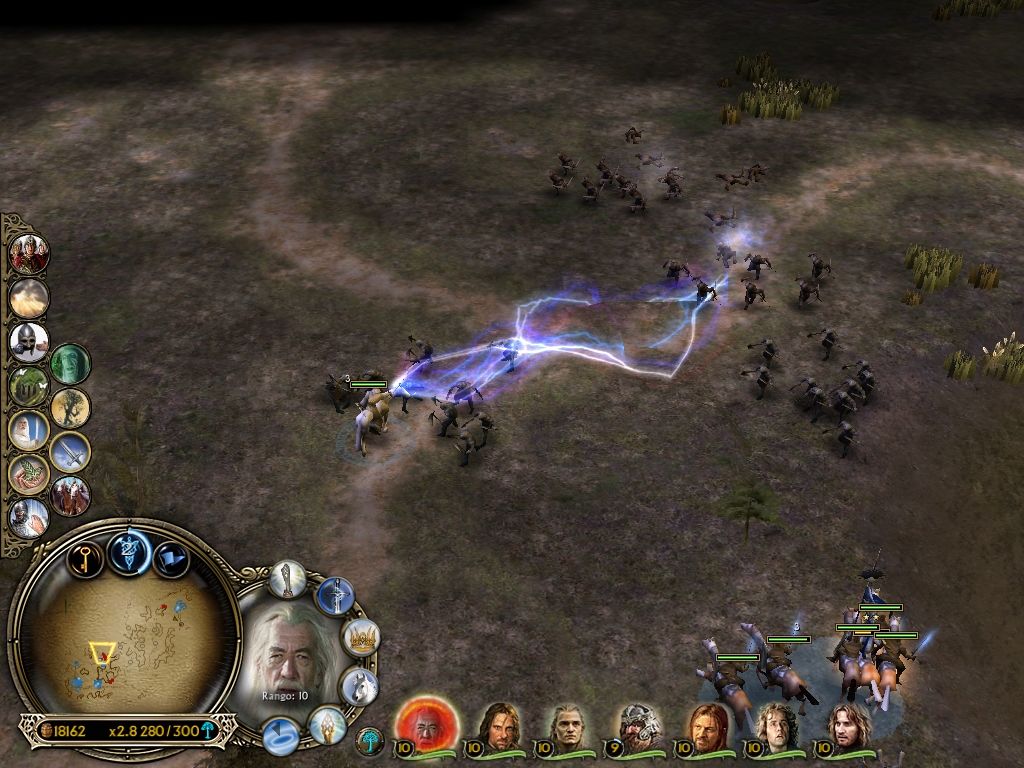This screenshot has width=1024, height=768.
Task: Select Aragorn's hero portrait
Action: click(x=497, y=725)
